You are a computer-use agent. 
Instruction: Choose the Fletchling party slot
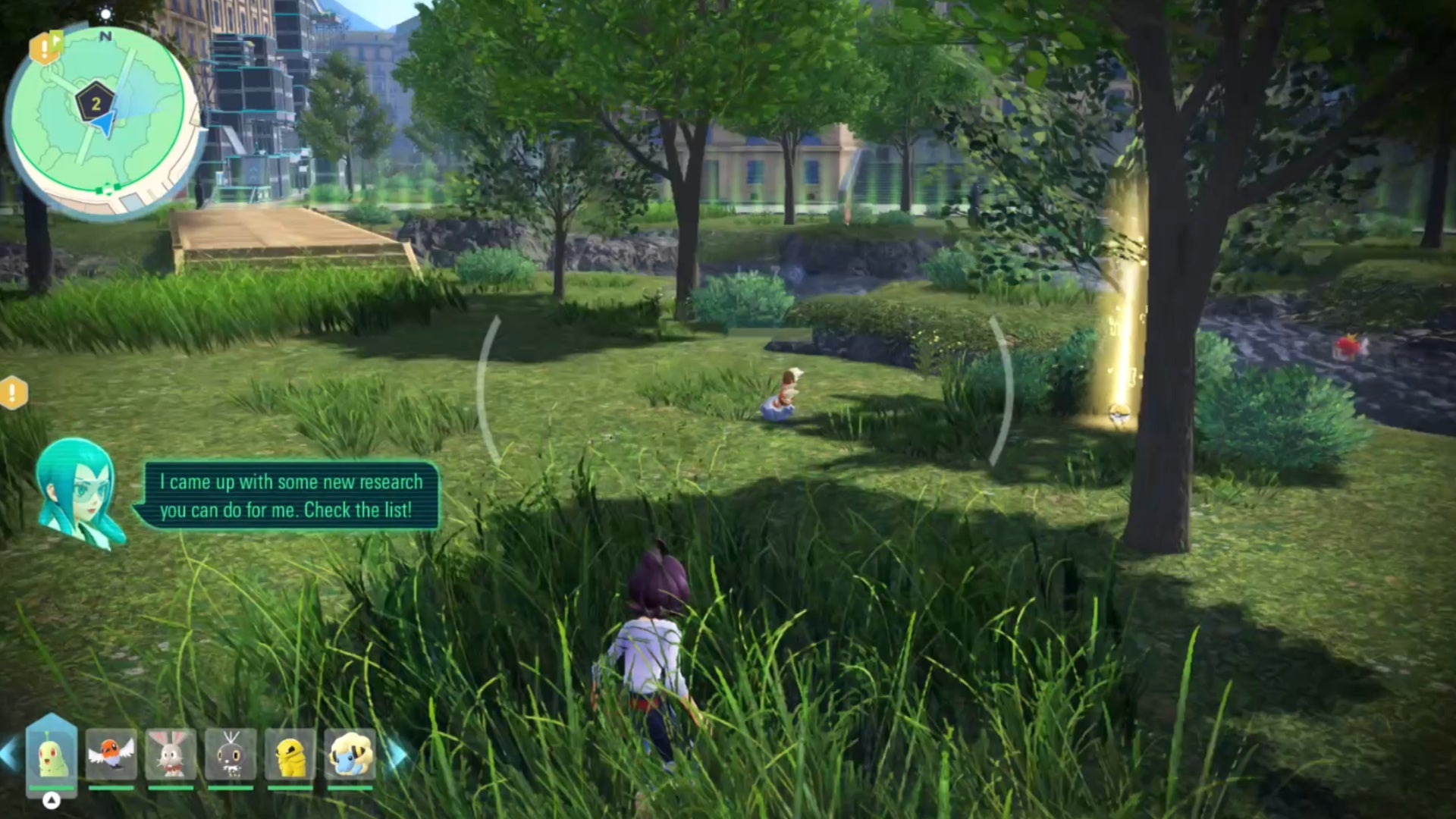pyautogui.click(x=111, y=755)
